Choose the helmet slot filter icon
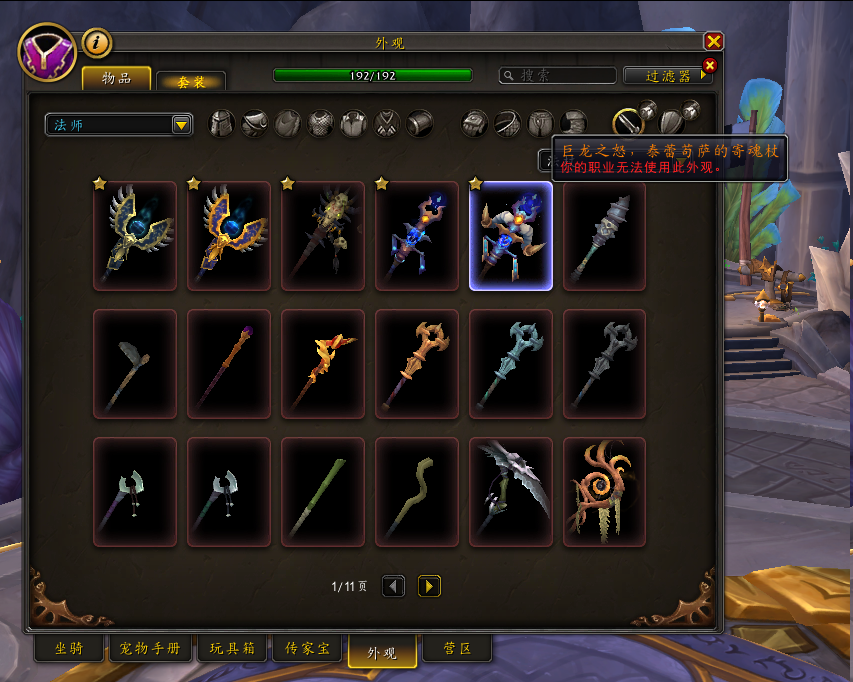Screen dimensions: 853x682 [x=221, y=124]
